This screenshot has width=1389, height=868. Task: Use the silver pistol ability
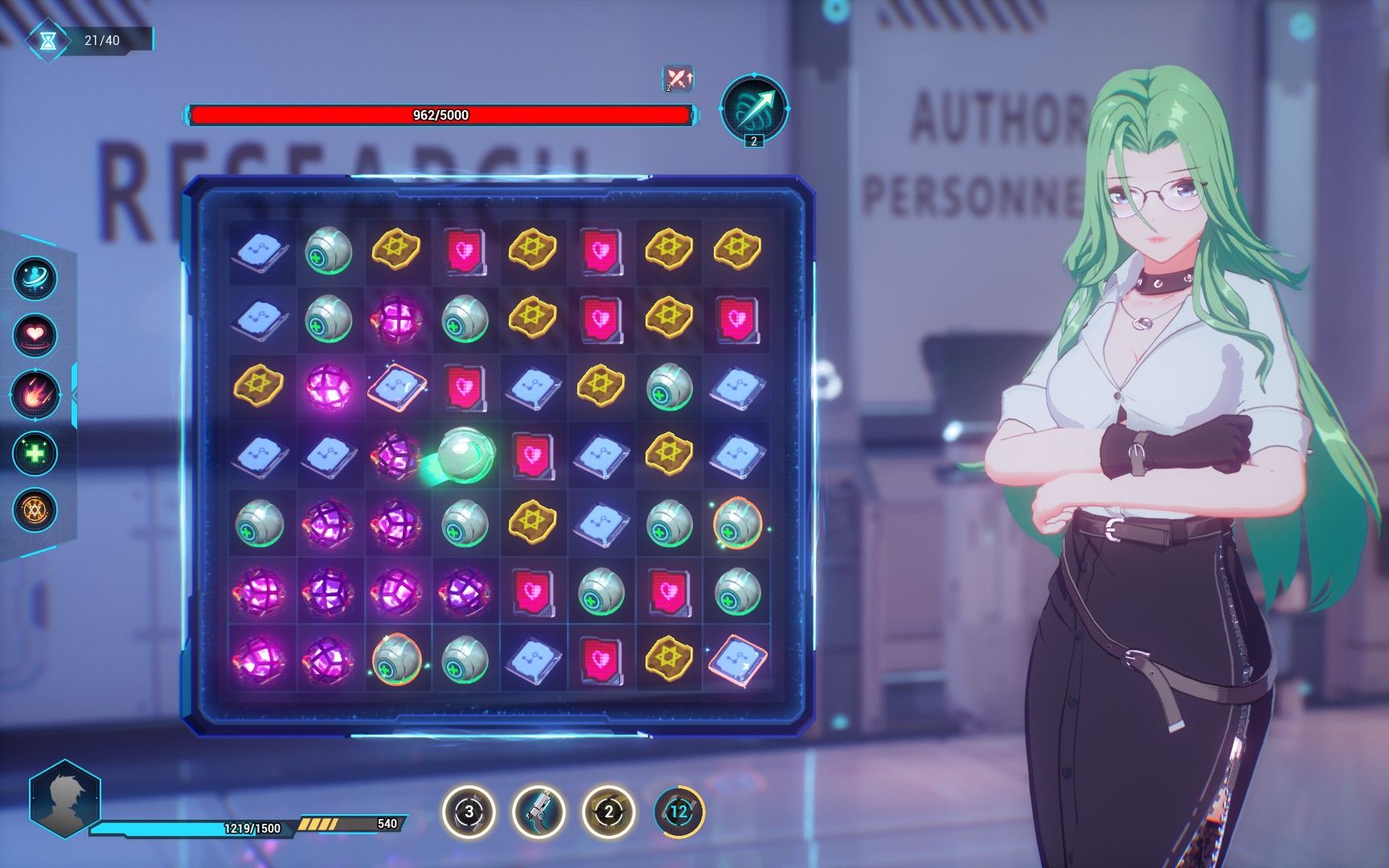pos(539,812)
